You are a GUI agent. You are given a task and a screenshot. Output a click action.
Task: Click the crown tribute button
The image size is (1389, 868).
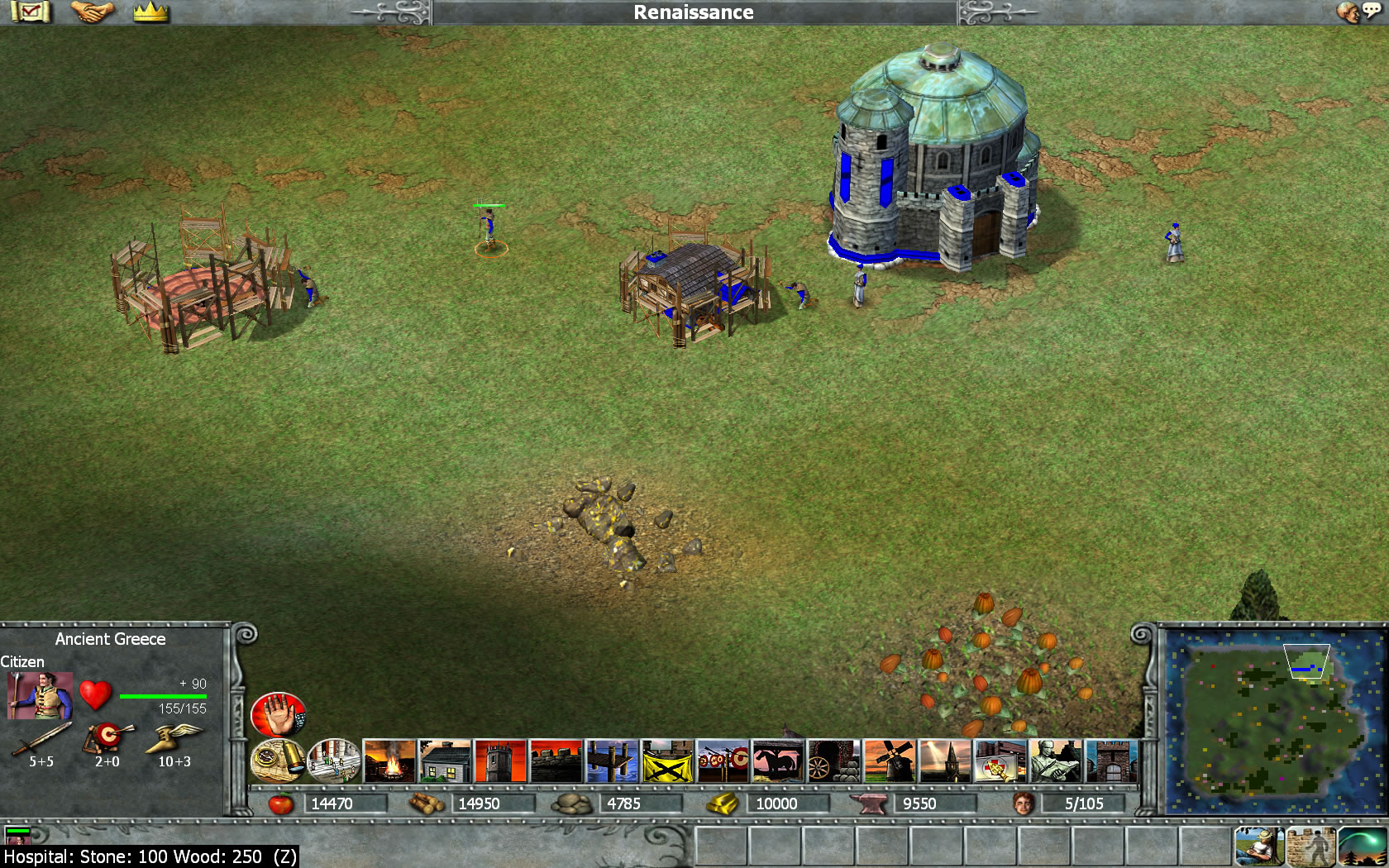[x=149, y=12]
